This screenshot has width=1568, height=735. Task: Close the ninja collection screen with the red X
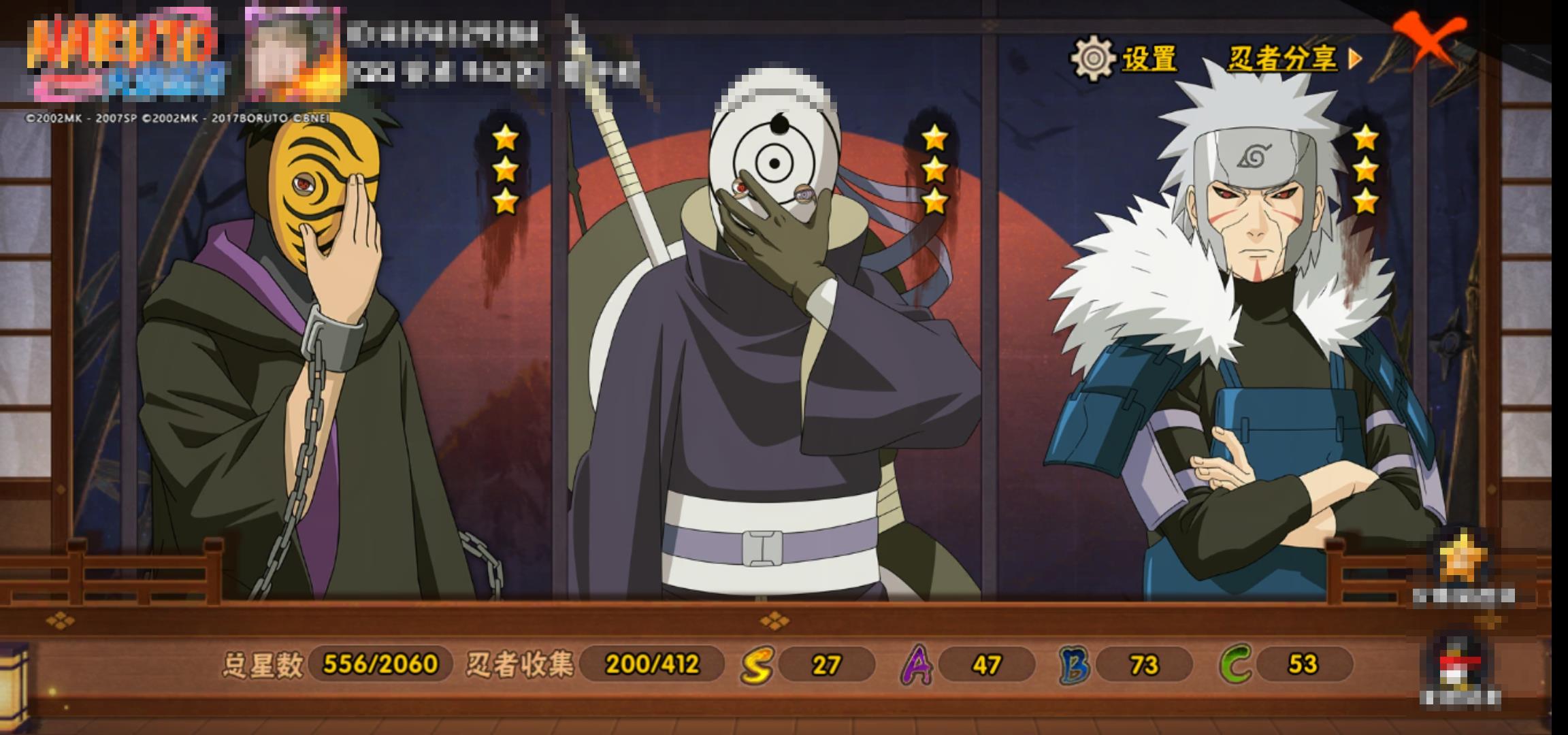(1429, 39)
